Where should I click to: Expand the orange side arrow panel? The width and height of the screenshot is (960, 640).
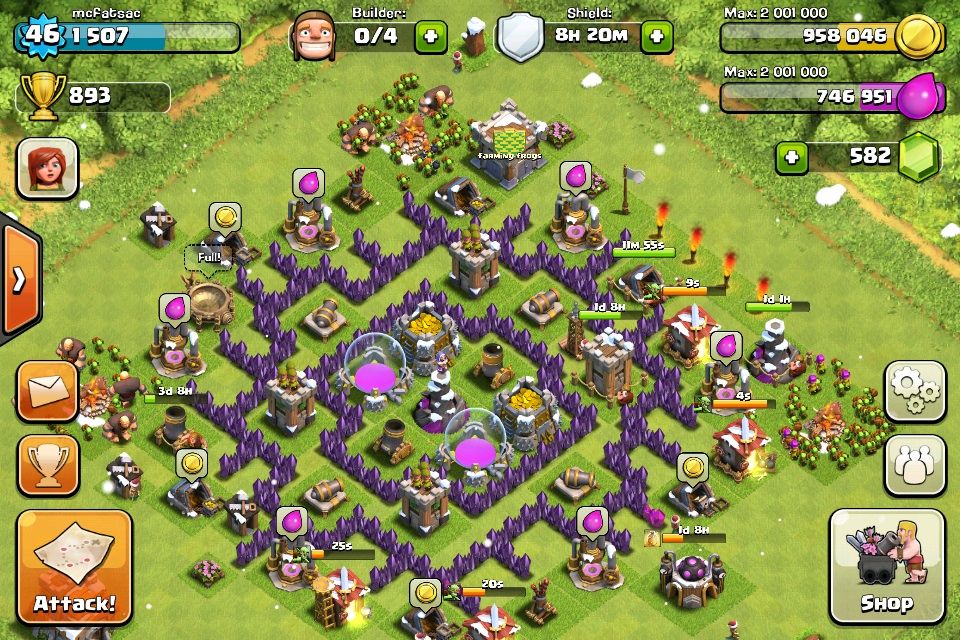click(18, 281)
